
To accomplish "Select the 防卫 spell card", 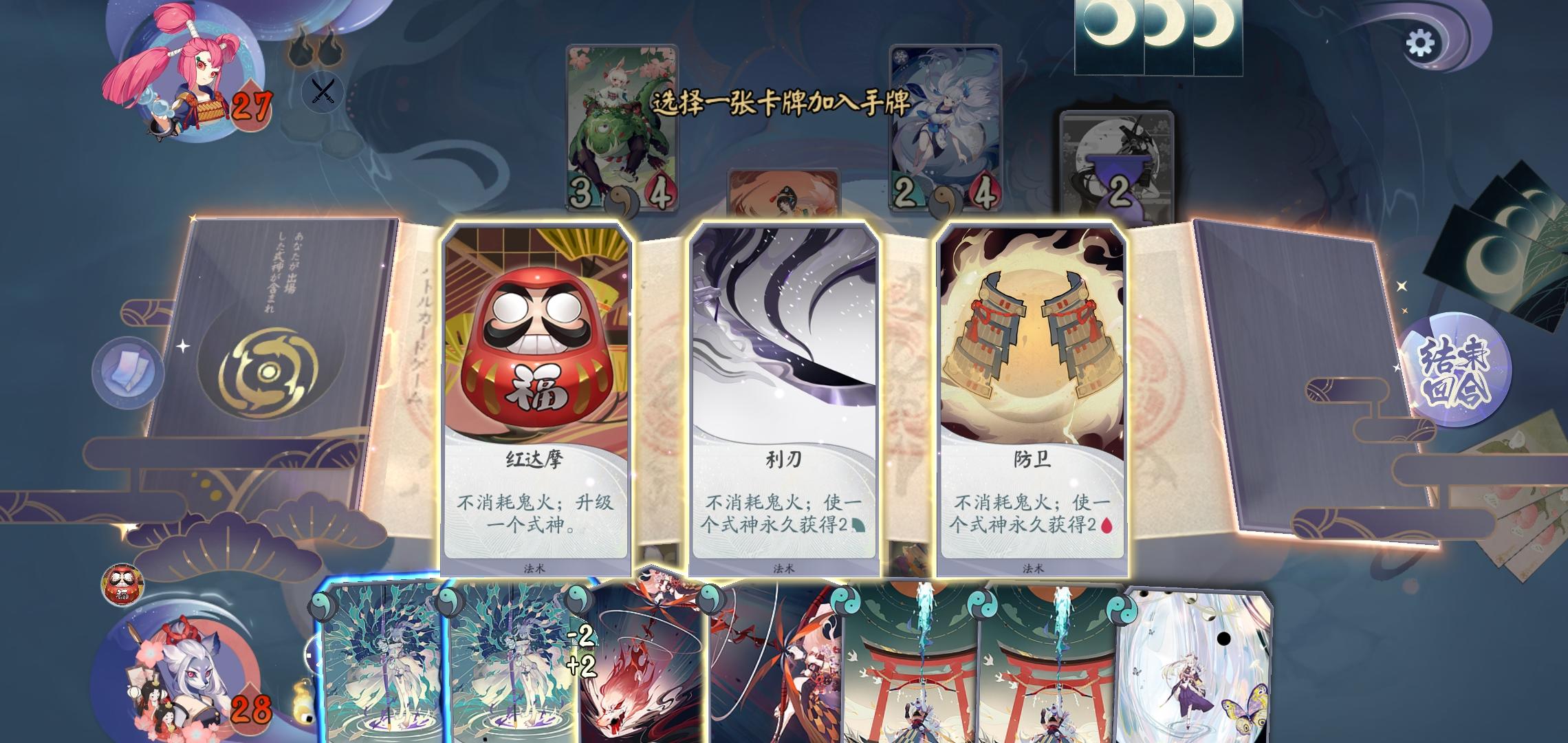I will pyautogui.click(x=1032, y=392).
